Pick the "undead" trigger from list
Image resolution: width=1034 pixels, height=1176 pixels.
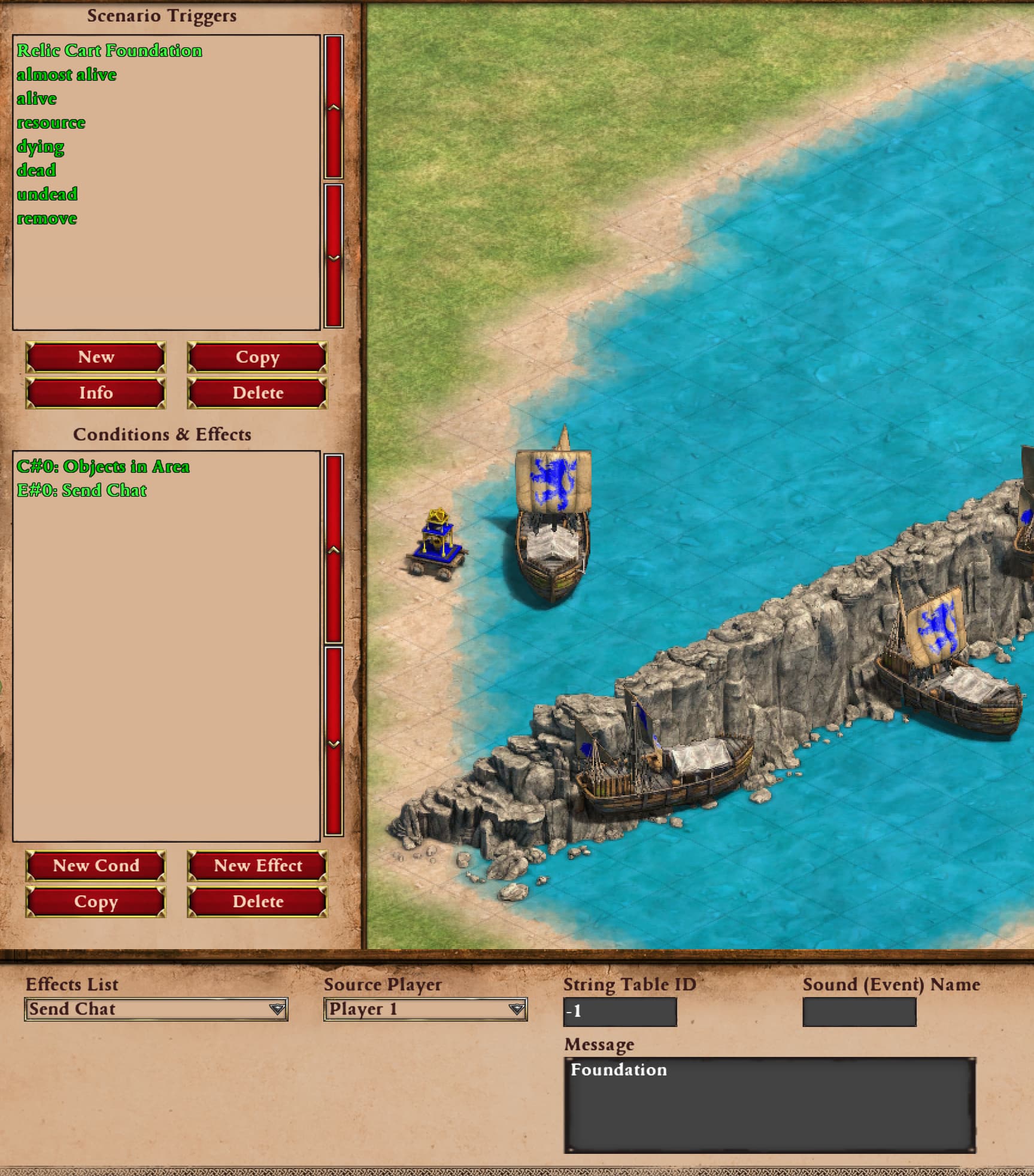pos(47,195)
